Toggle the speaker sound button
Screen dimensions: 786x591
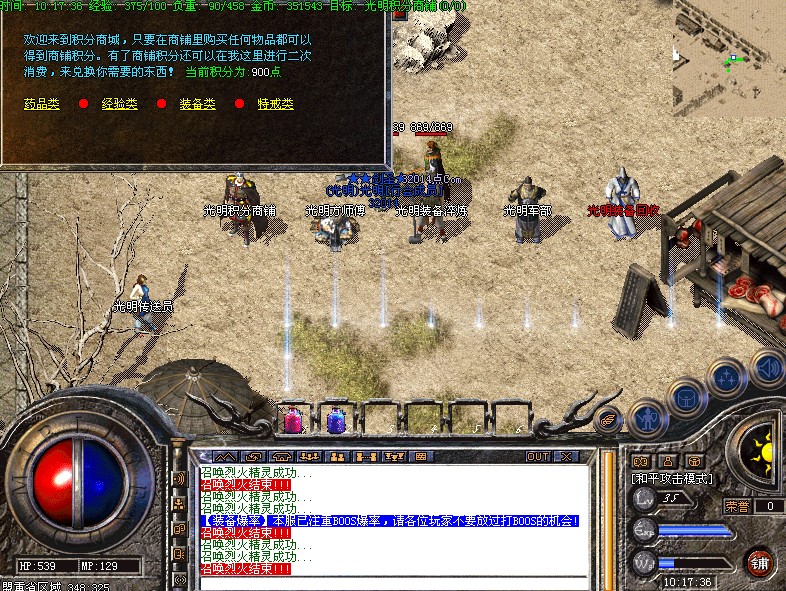pyautogui.click(x=767, y=367)
